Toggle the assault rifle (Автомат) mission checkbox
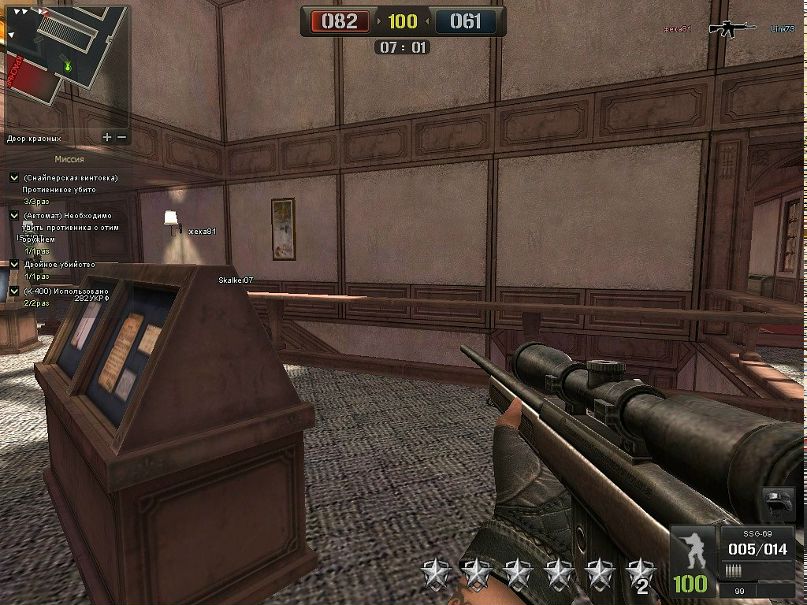807x605 pixels. (14, 215)
